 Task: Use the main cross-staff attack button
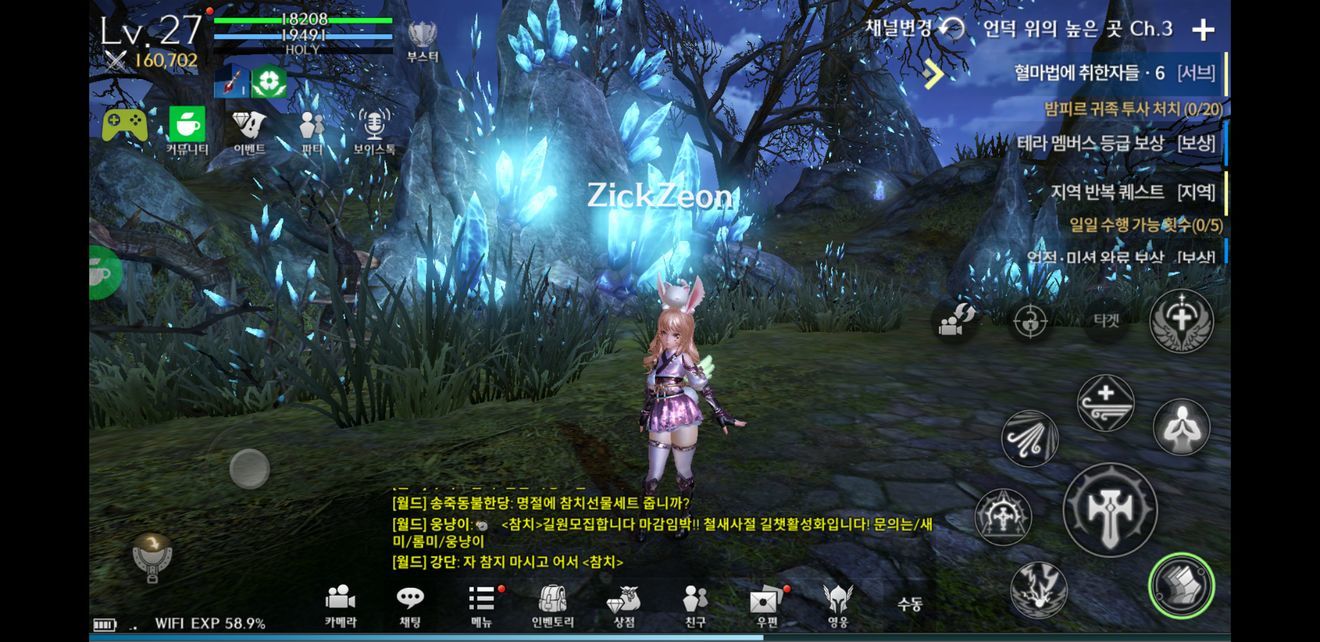1109,510
